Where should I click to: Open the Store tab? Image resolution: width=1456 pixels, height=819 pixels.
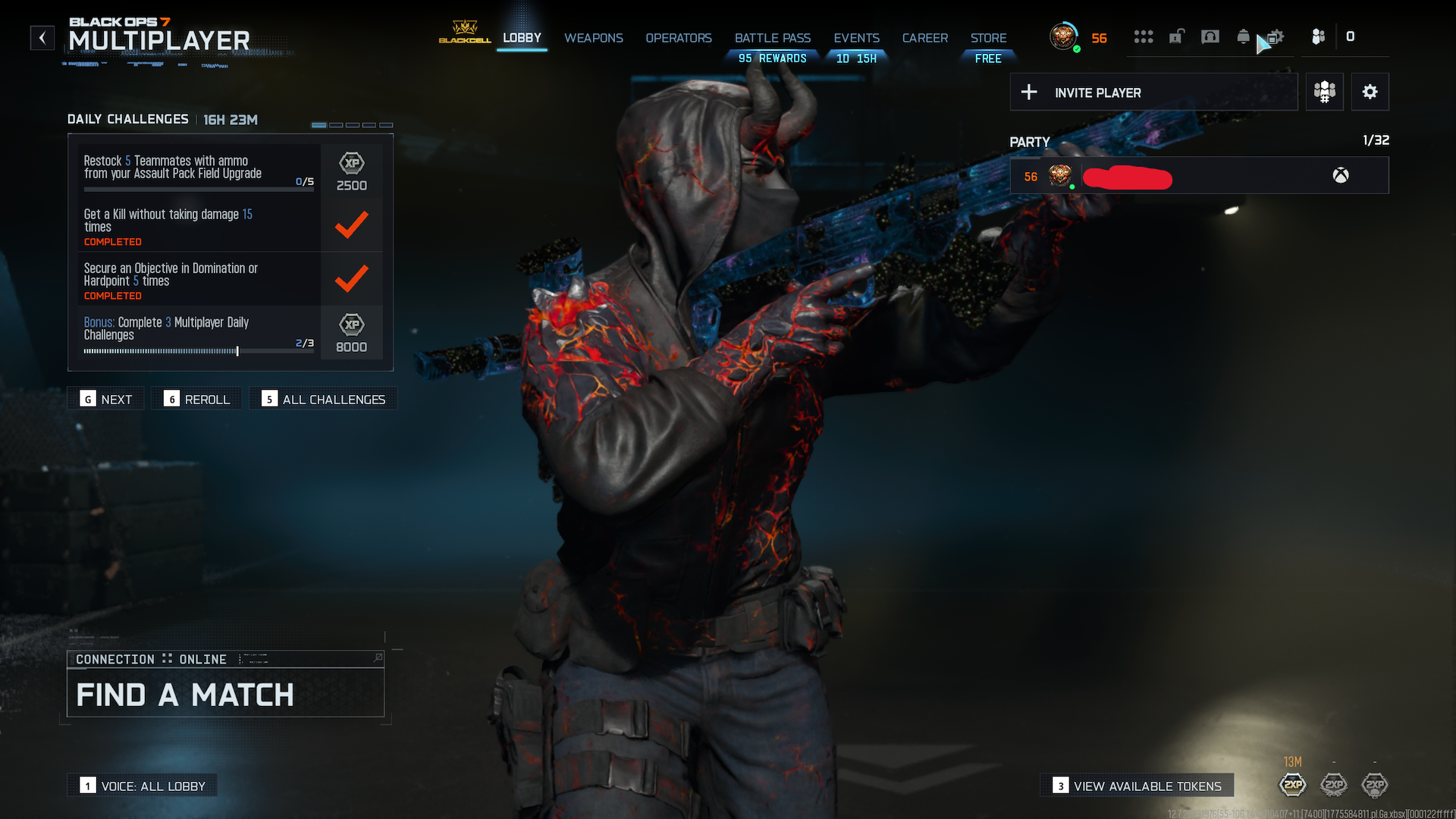pyautogui.click(x=988, y=38)
